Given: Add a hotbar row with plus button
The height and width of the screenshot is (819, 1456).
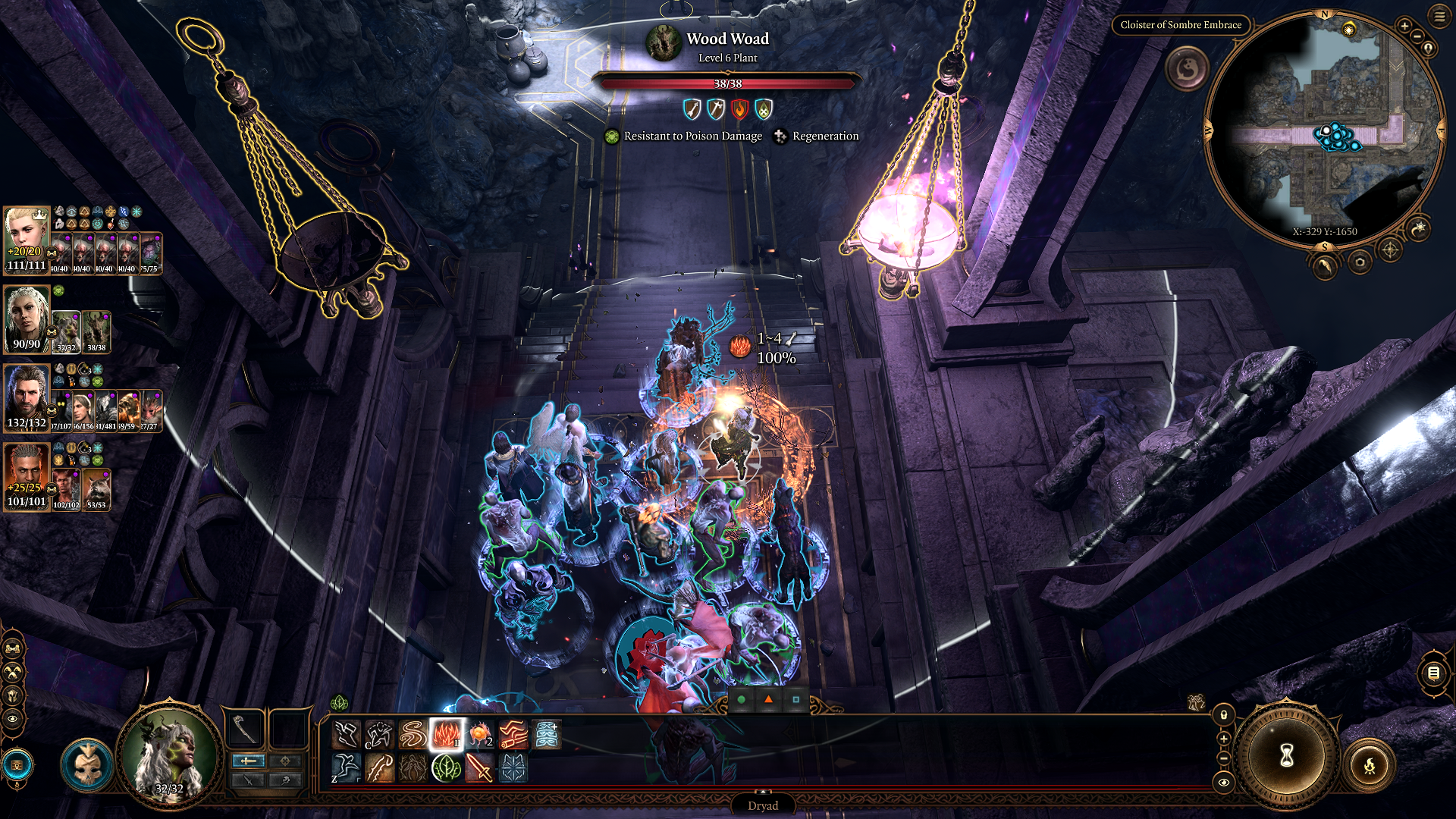Looking at the screenshot, I should pyautogui.click(x=1223, y=738).
